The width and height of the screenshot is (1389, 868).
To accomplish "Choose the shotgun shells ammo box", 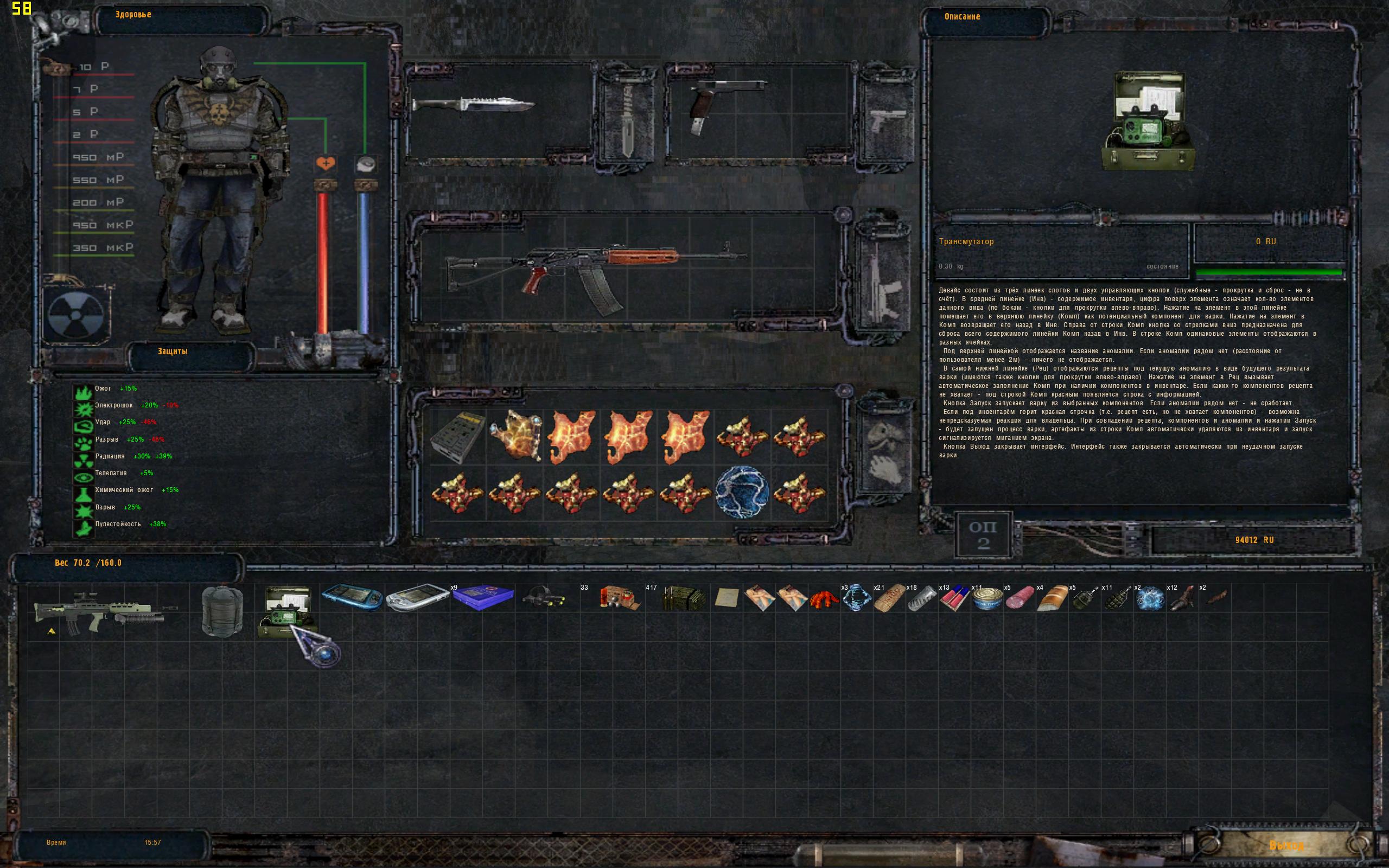I will point(619,598).
